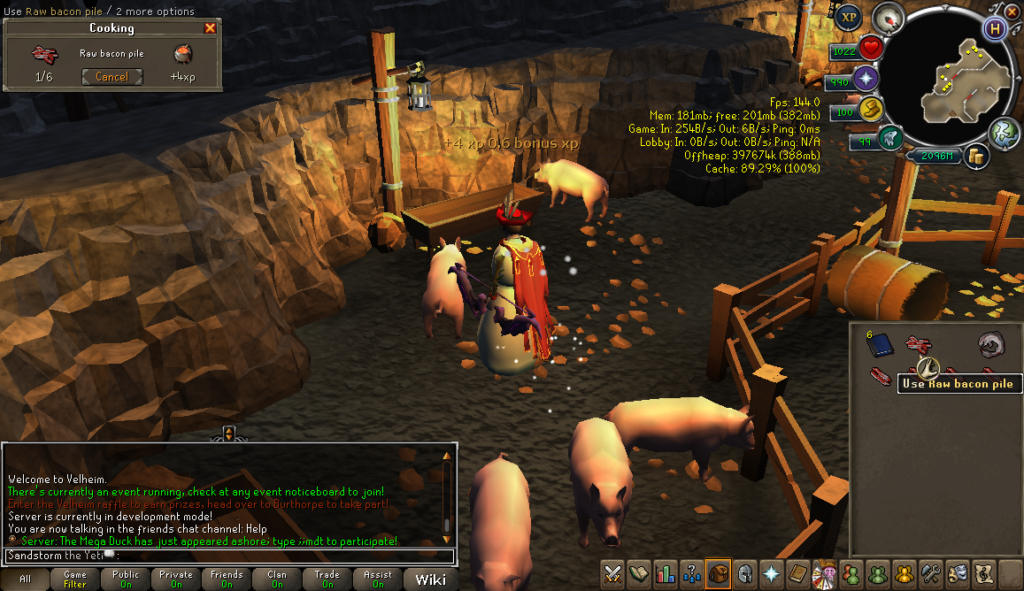Click the compass to face north
This screenshot has width=1024, height=591.
click(x=886, y=18)
